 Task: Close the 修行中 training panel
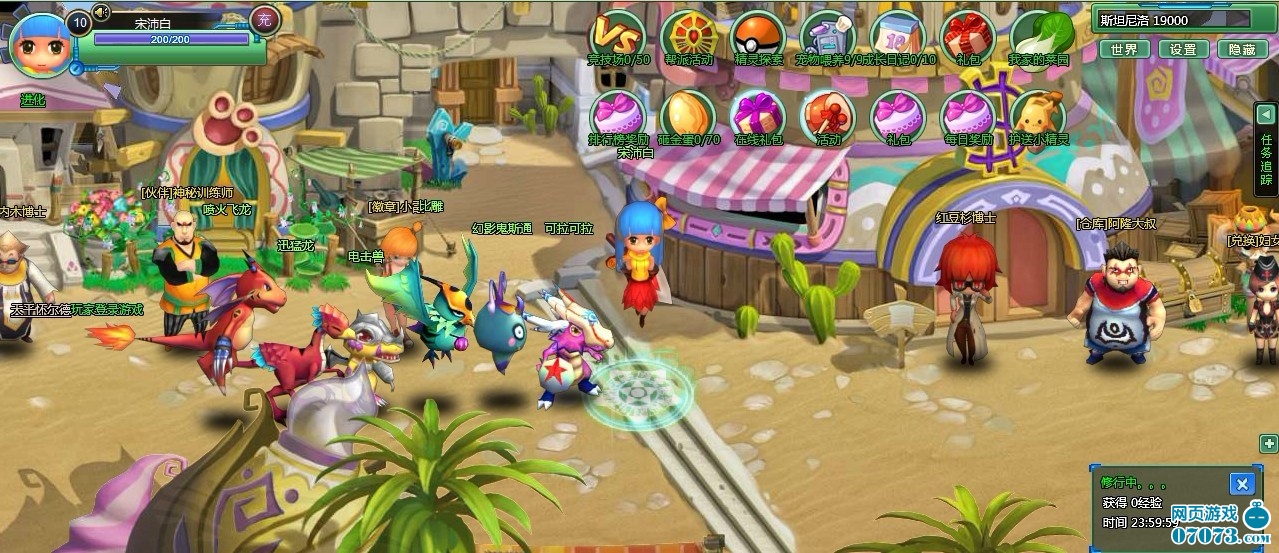[x=1242, y=485]
